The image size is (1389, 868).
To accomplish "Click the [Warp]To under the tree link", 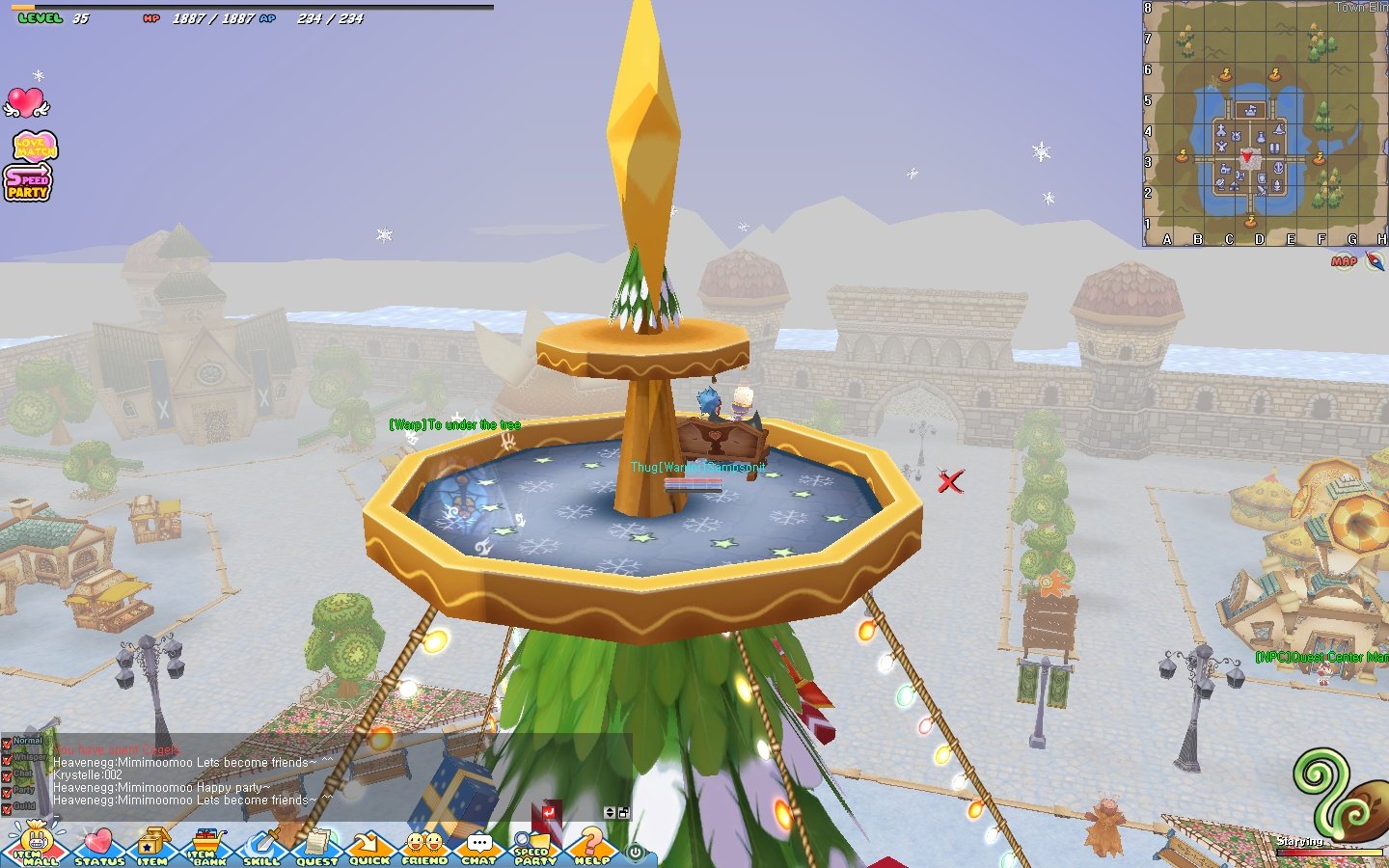I will (454, 423).
